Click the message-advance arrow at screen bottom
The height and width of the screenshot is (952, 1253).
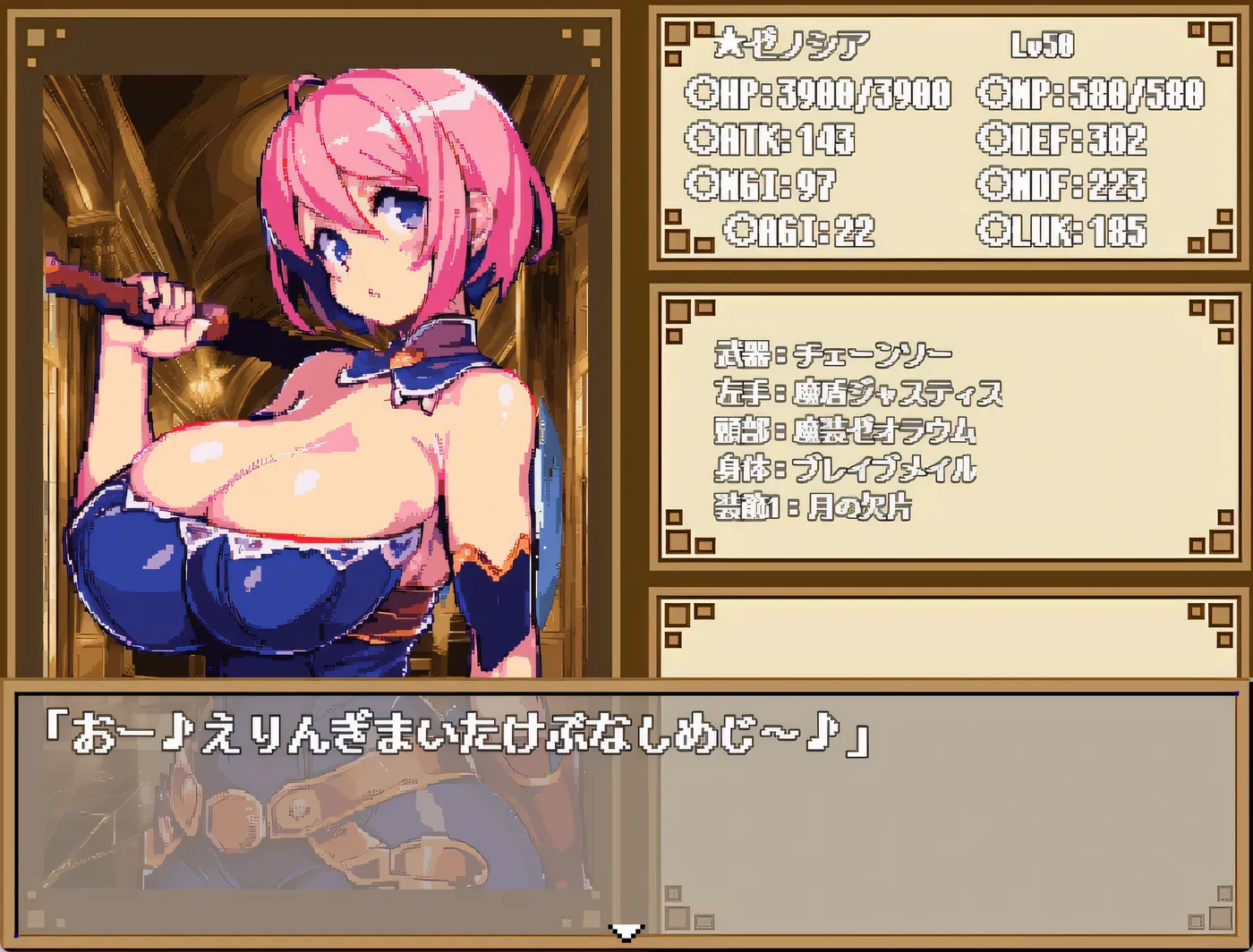[x=626, y=934]
